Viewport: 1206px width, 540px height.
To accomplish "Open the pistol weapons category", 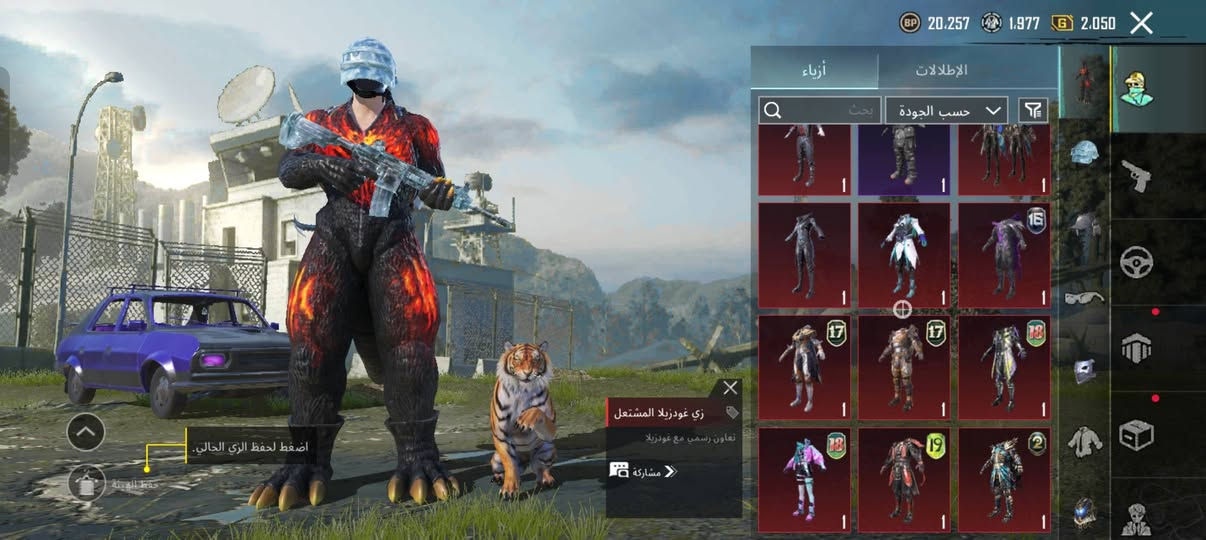I will click(x=1137, y=175).
